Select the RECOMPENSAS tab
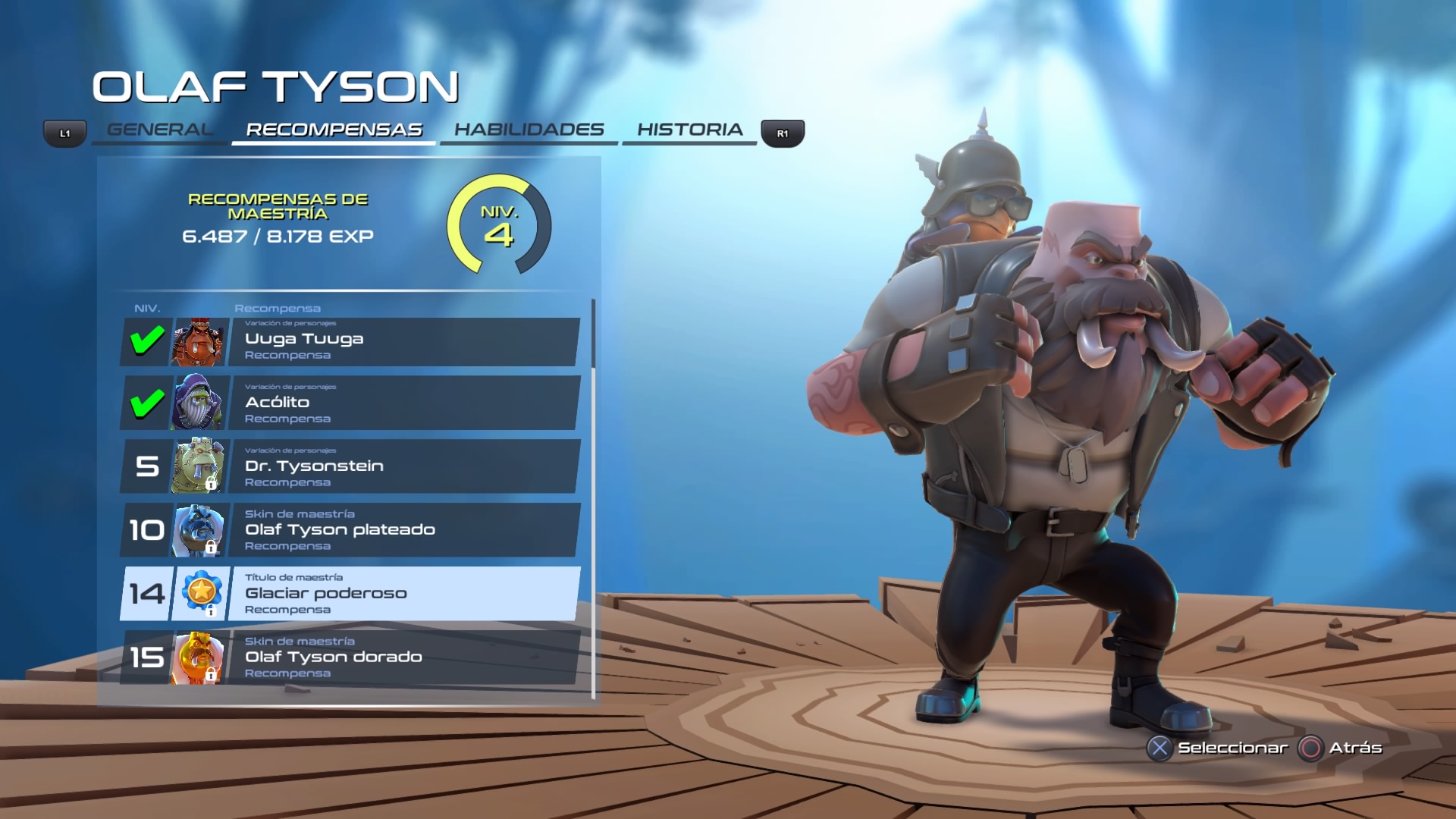The height and width of the screenshot is (819, 1456). [334, 129]
